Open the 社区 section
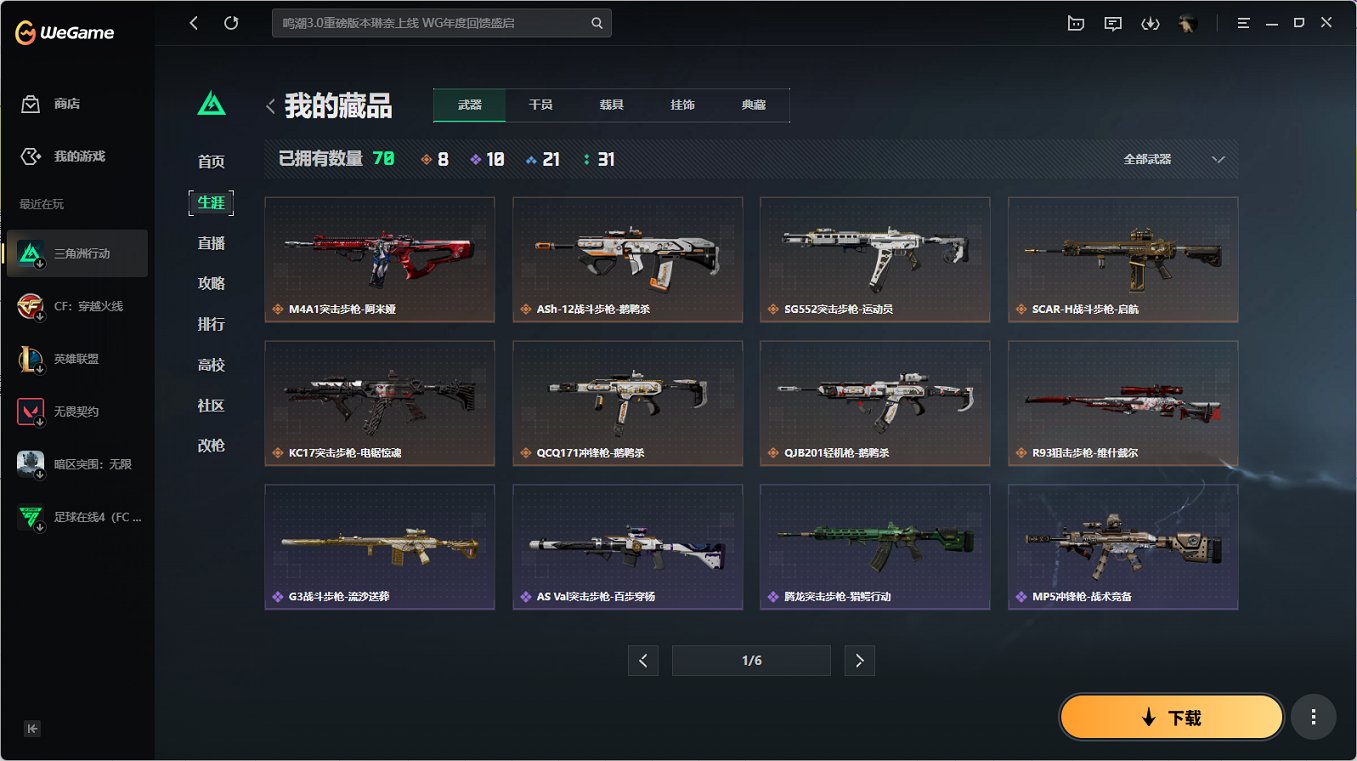The width and height of the screenshot is (1357, 761). point(211,405)
